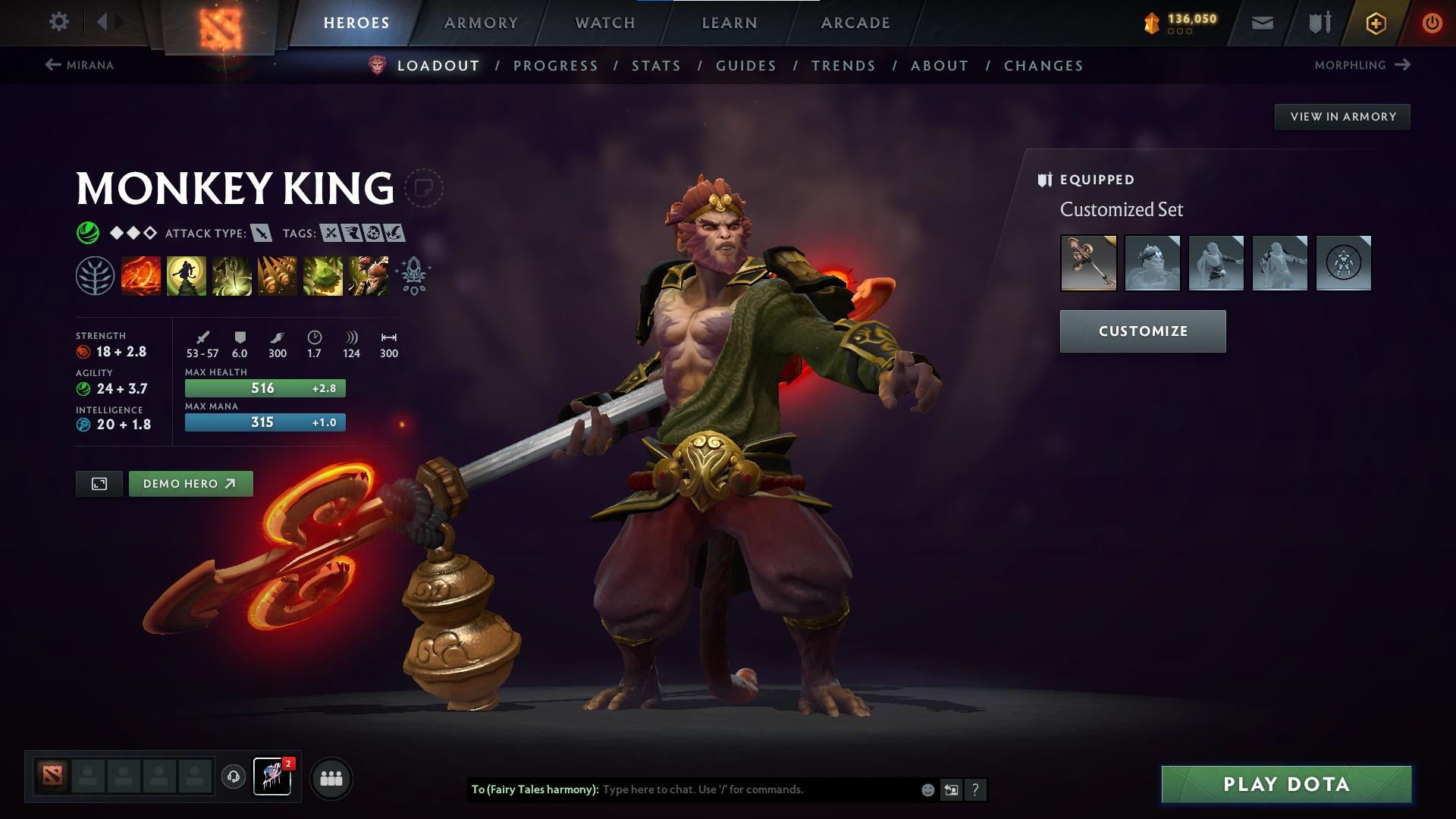Check the mail envelope icon
Viewport: 1456px width, 819px height.
click(x=1262, y=23)
